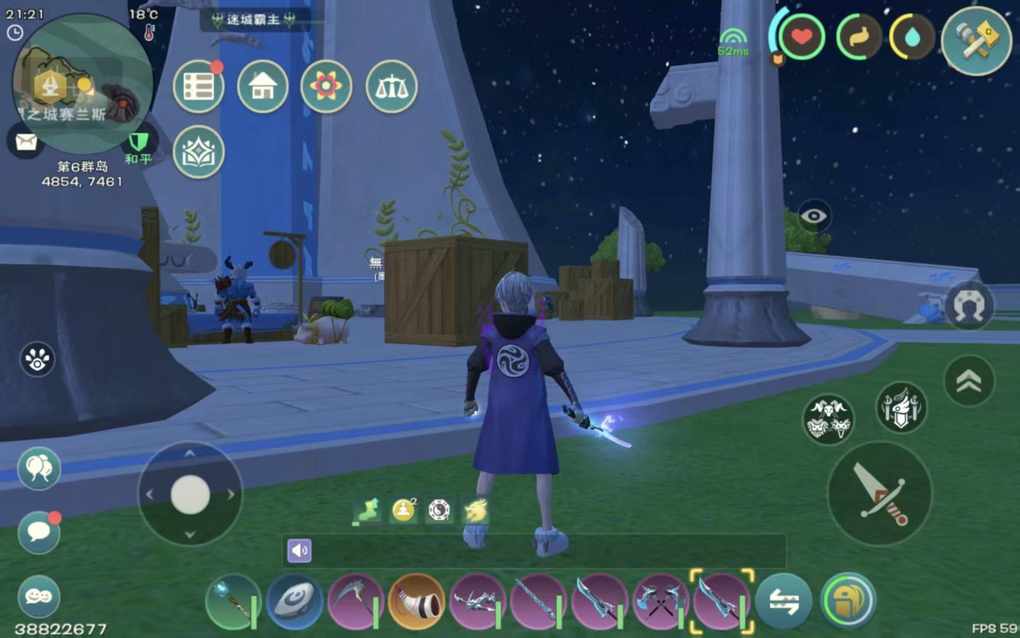Activate the winged shield skill
The height and width of the screenshot is (638, 1020).
point(901,407)
